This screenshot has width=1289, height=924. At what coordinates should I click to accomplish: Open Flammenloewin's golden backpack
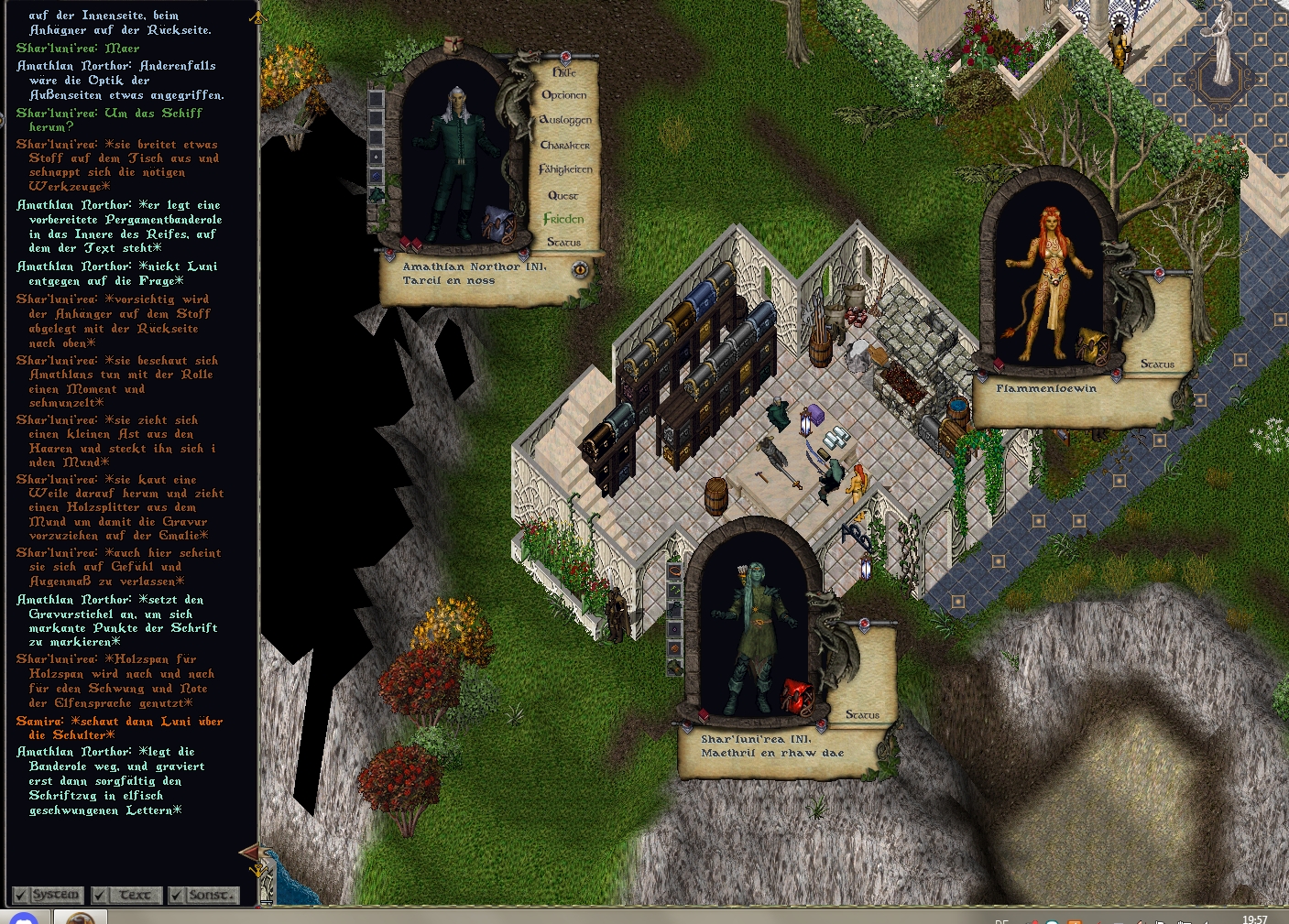1090,344
